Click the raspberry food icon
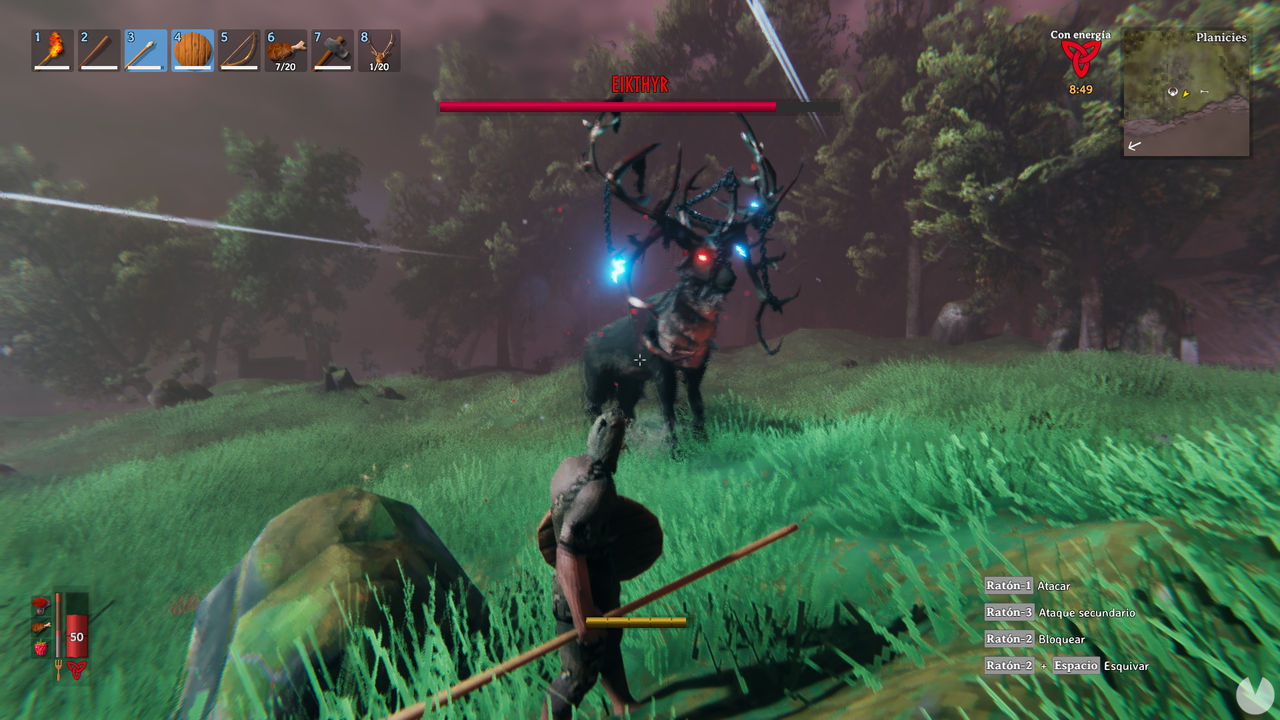 point(41,648)
